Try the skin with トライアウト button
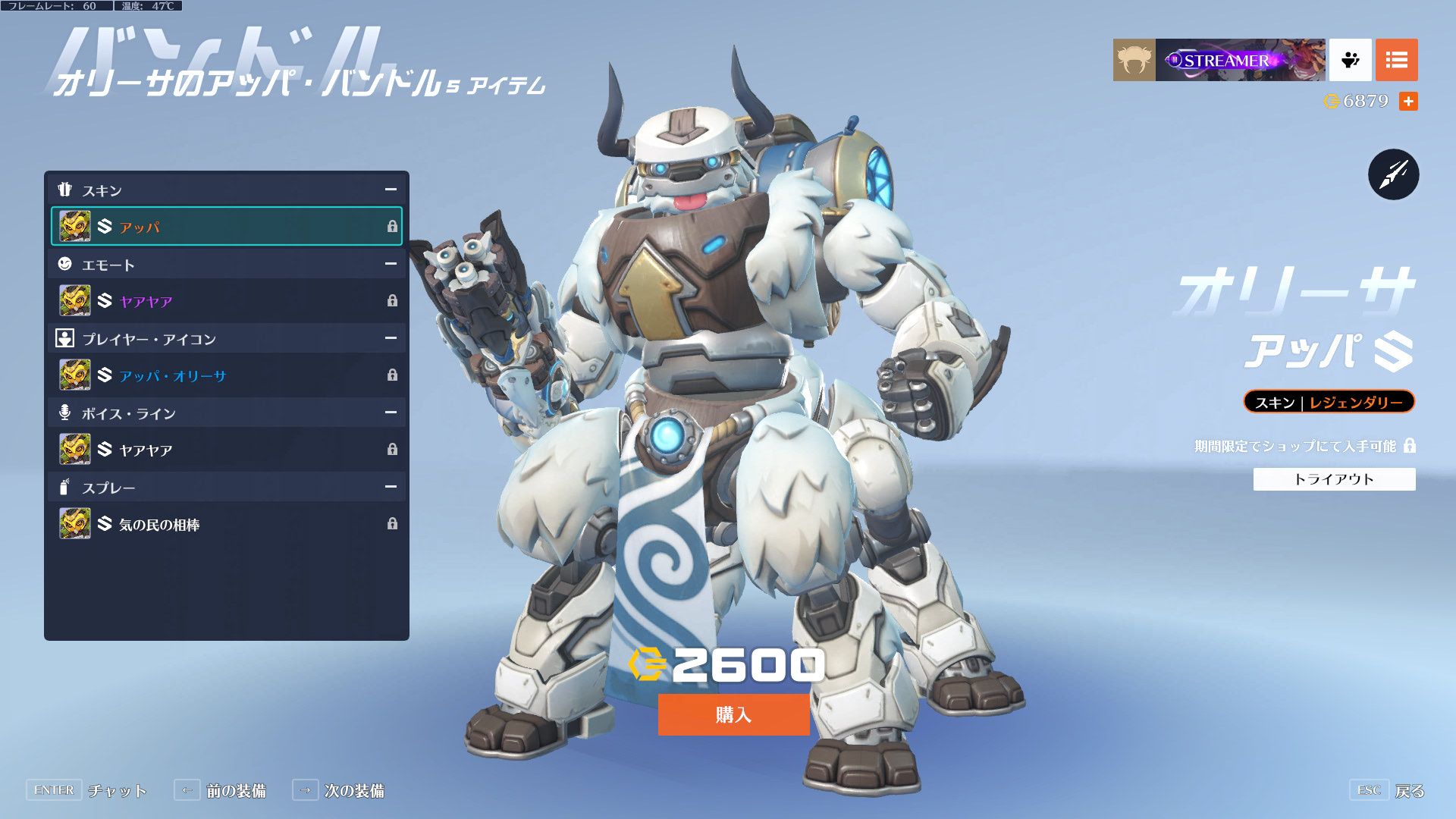Image resolution: width=1456 pixels, height=819 pixels. 1334,479
